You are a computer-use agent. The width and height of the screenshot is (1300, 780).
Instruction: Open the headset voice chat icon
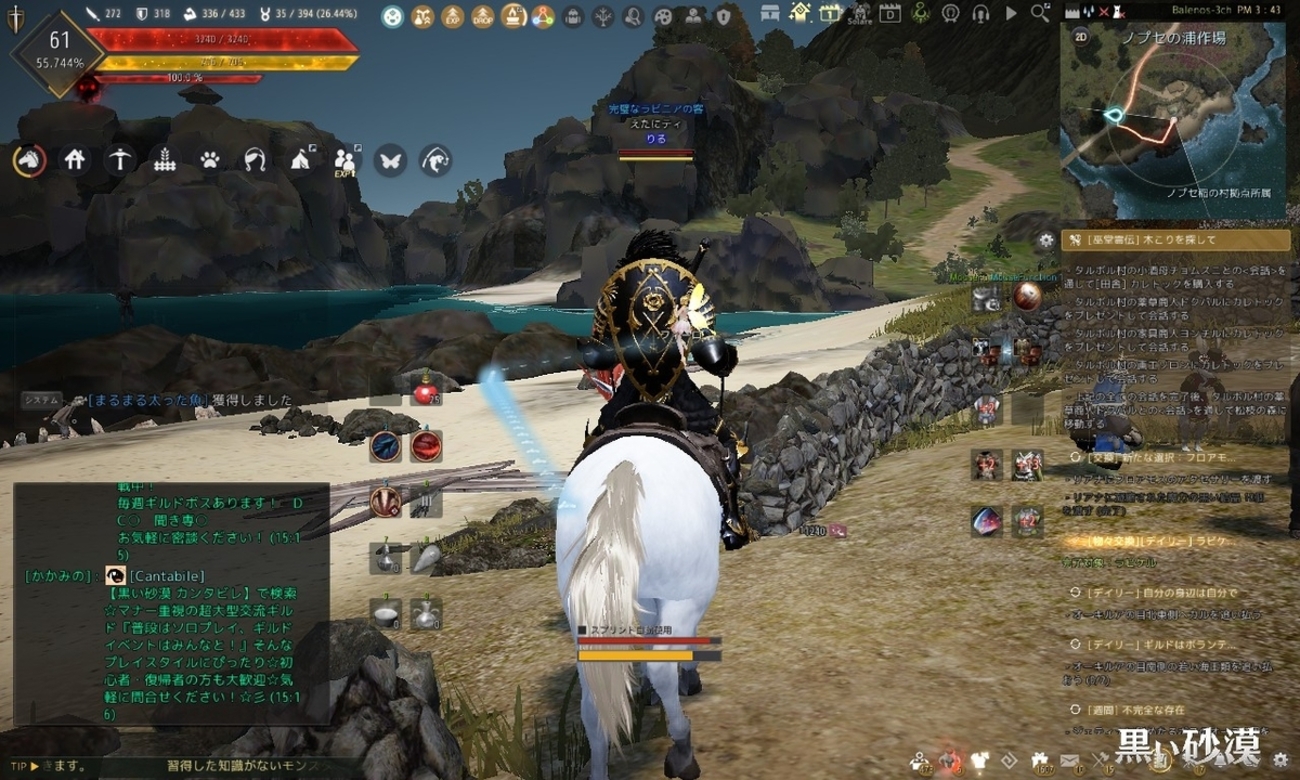(981, 14)
